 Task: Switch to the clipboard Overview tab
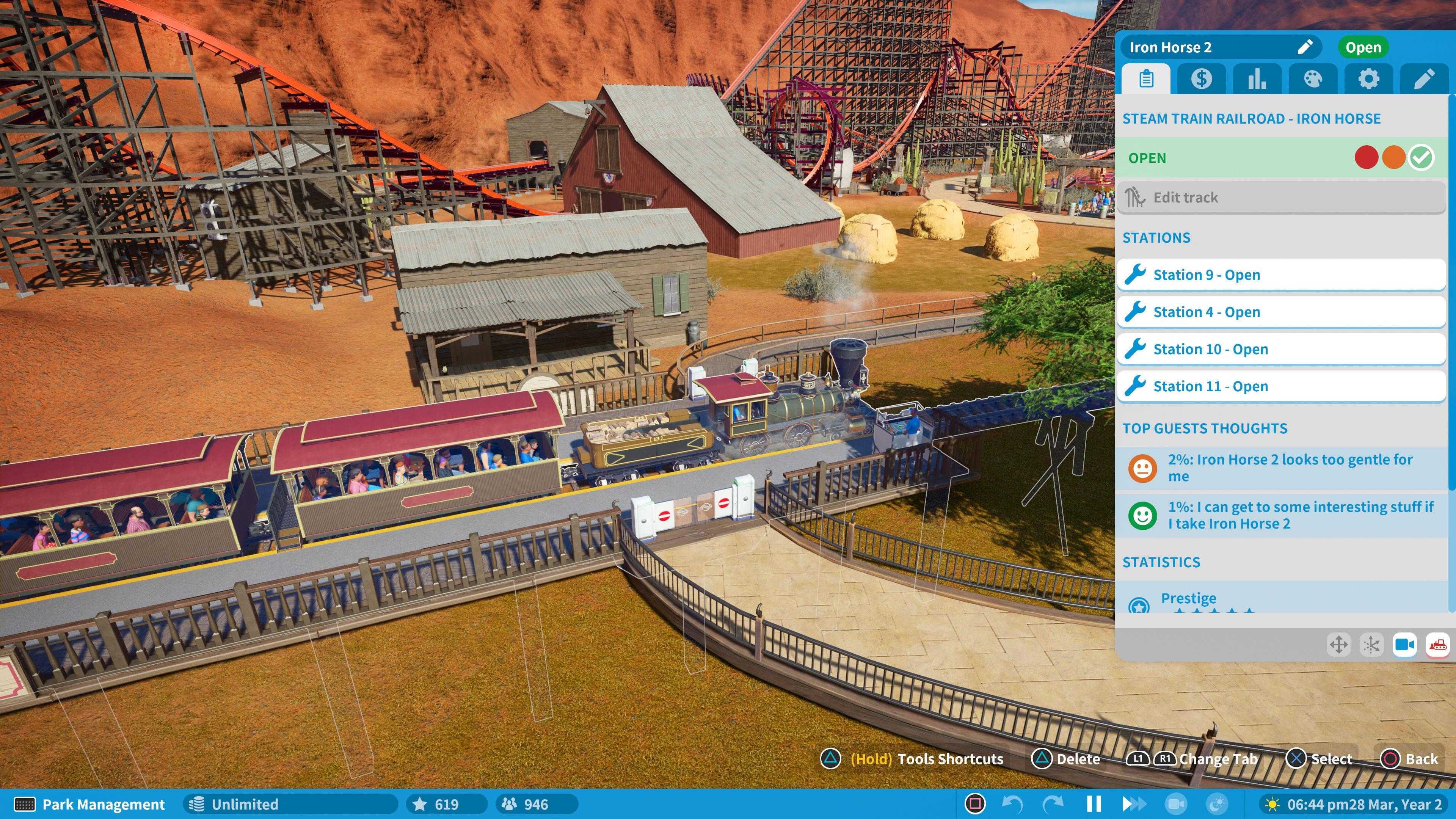click(x=1146, y=79)
